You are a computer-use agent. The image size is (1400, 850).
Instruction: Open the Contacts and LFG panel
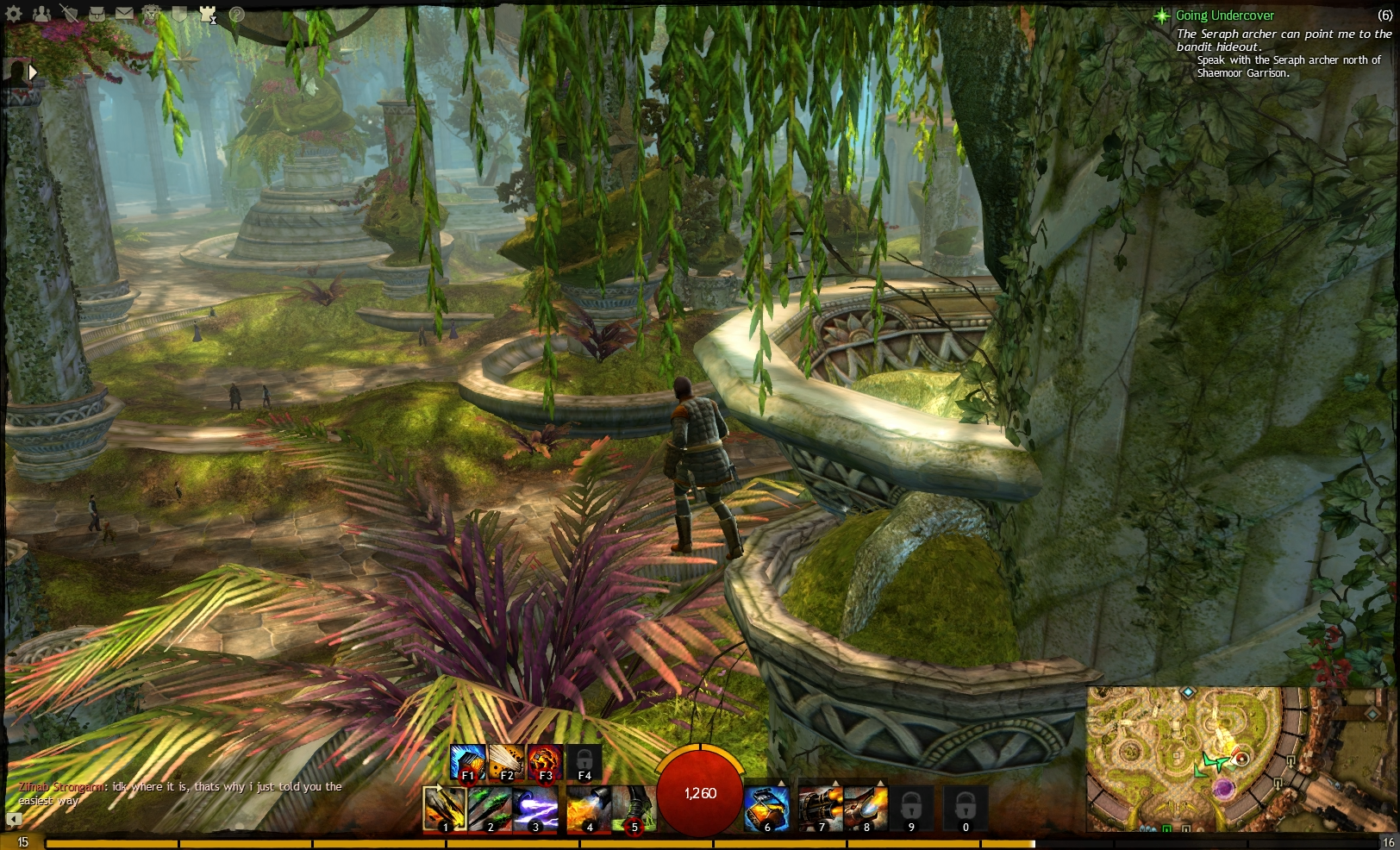(x=41, y=12)
